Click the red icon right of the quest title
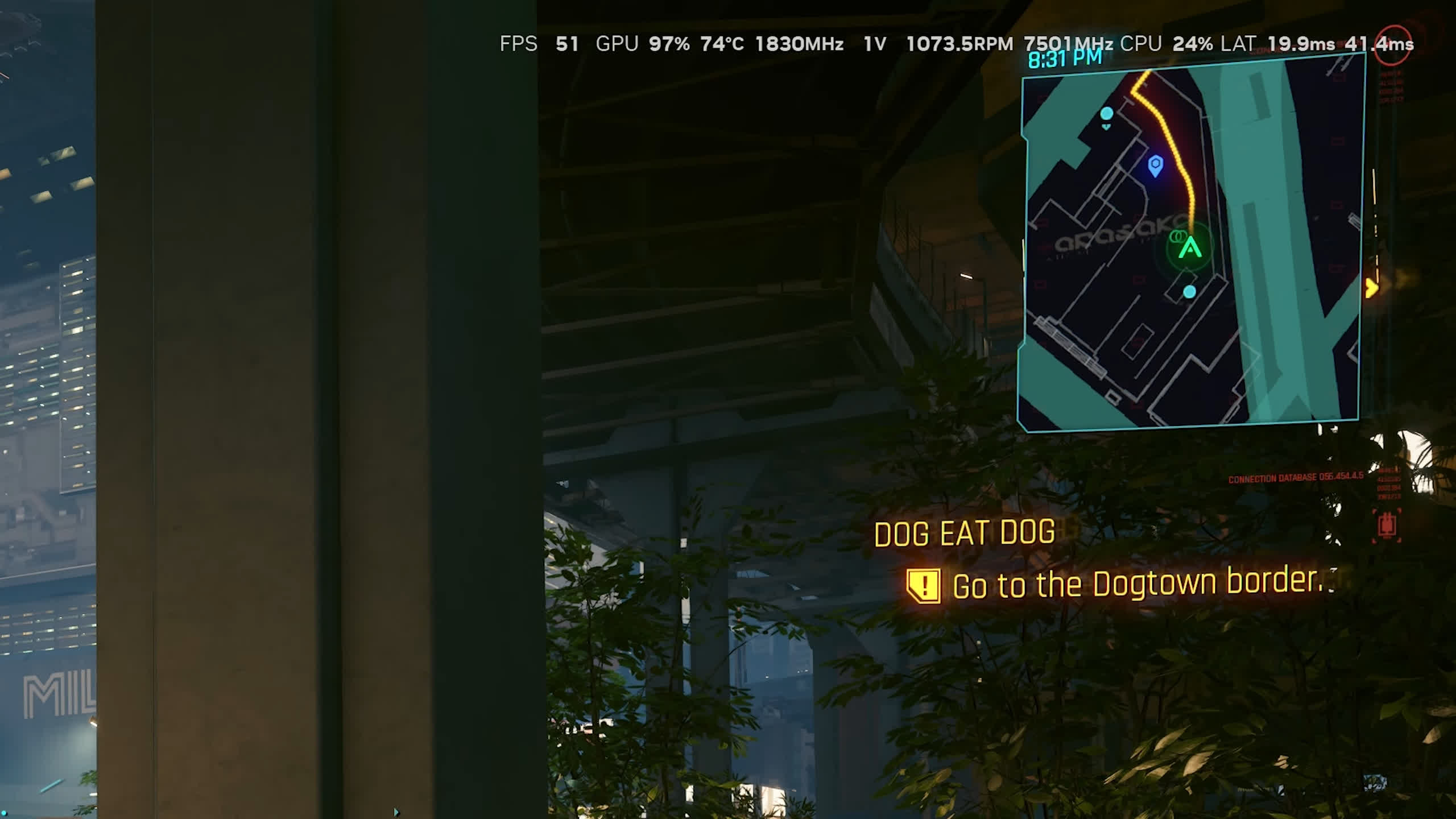The height and width of the screenshot is (819, 1456). coord(1386,526)
